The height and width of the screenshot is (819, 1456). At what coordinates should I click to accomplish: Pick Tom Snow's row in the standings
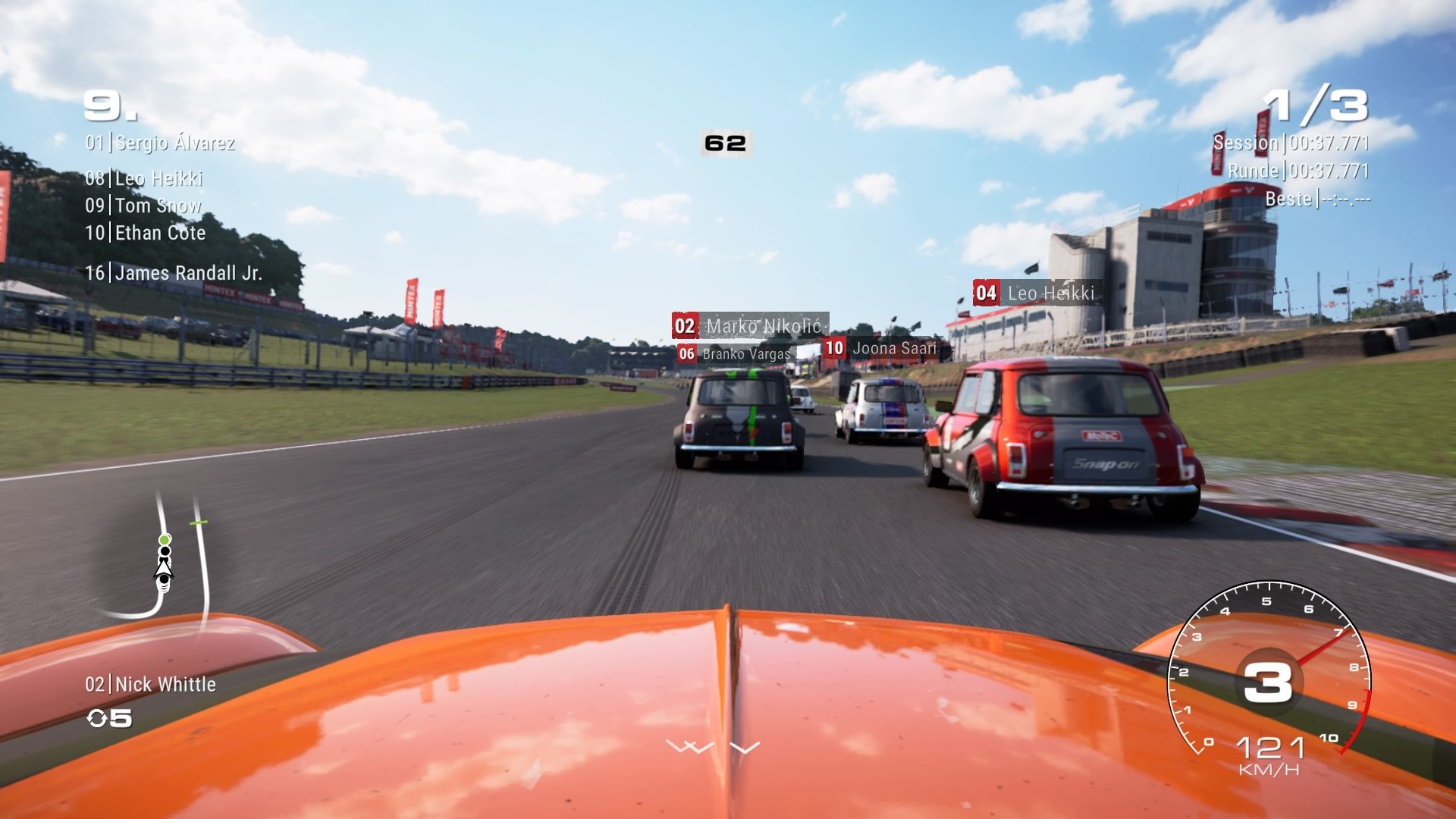[x=143, y=206]
